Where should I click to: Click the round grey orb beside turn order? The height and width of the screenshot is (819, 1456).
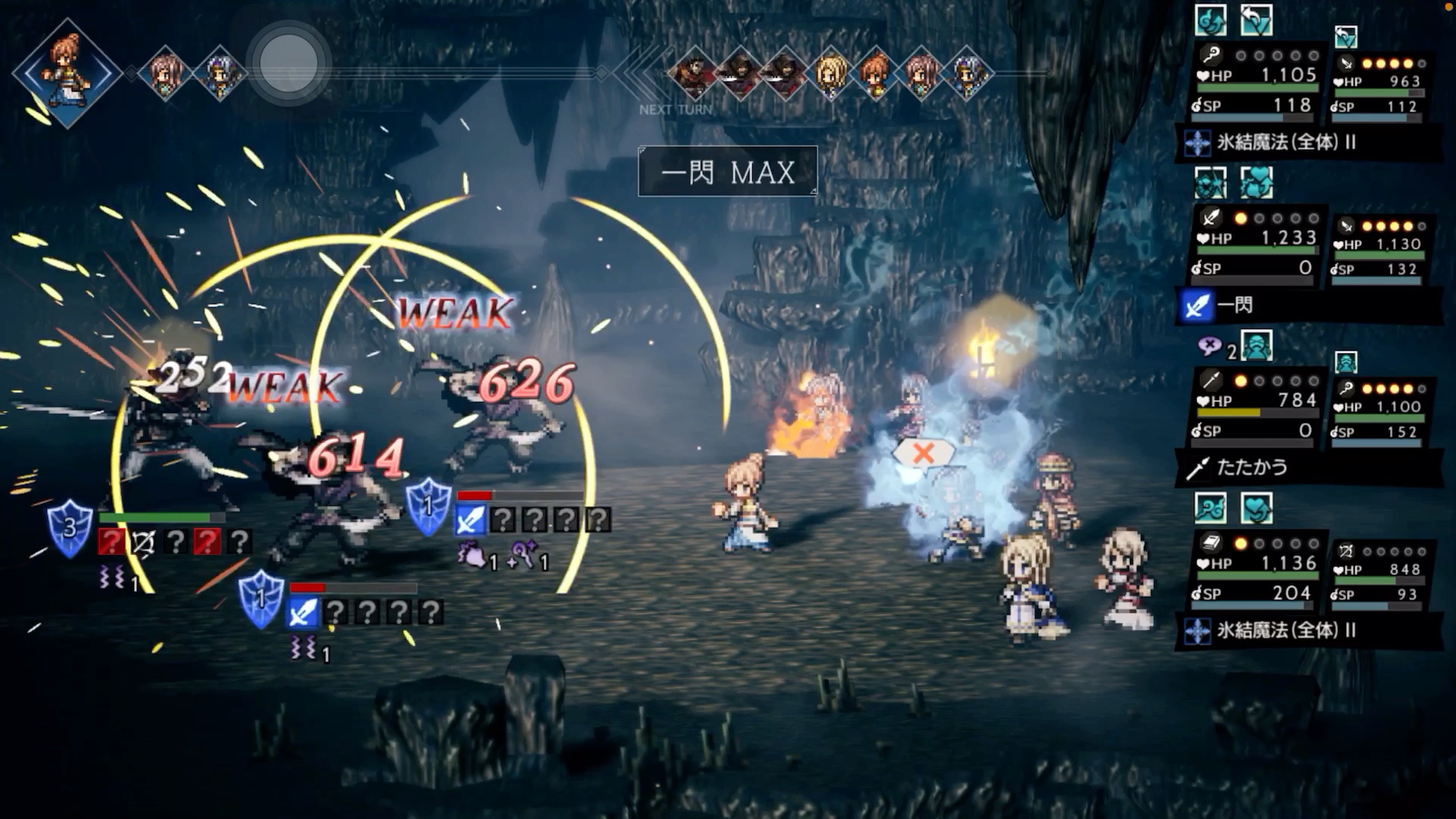coord(289,63)
